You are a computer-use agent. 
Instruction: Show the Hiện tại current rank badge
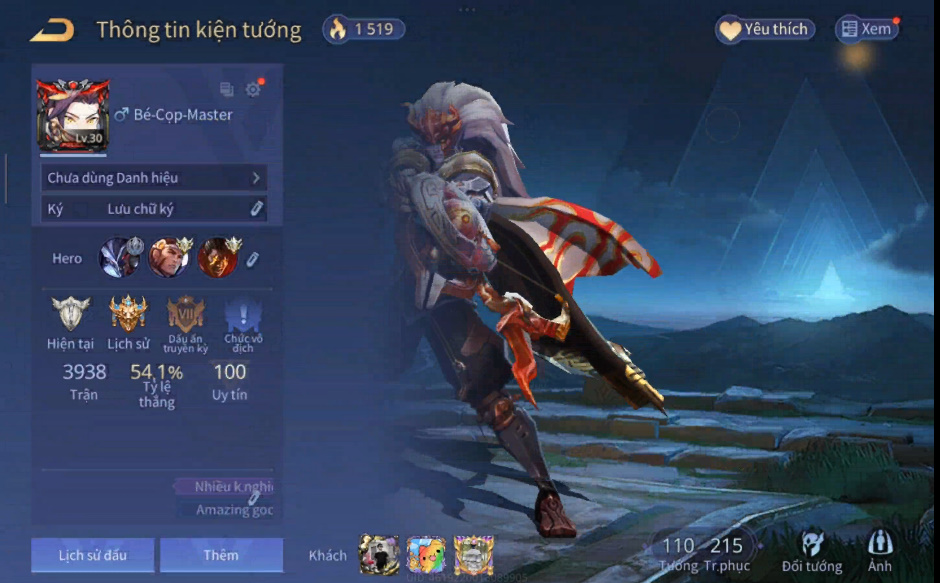point(70,314)
